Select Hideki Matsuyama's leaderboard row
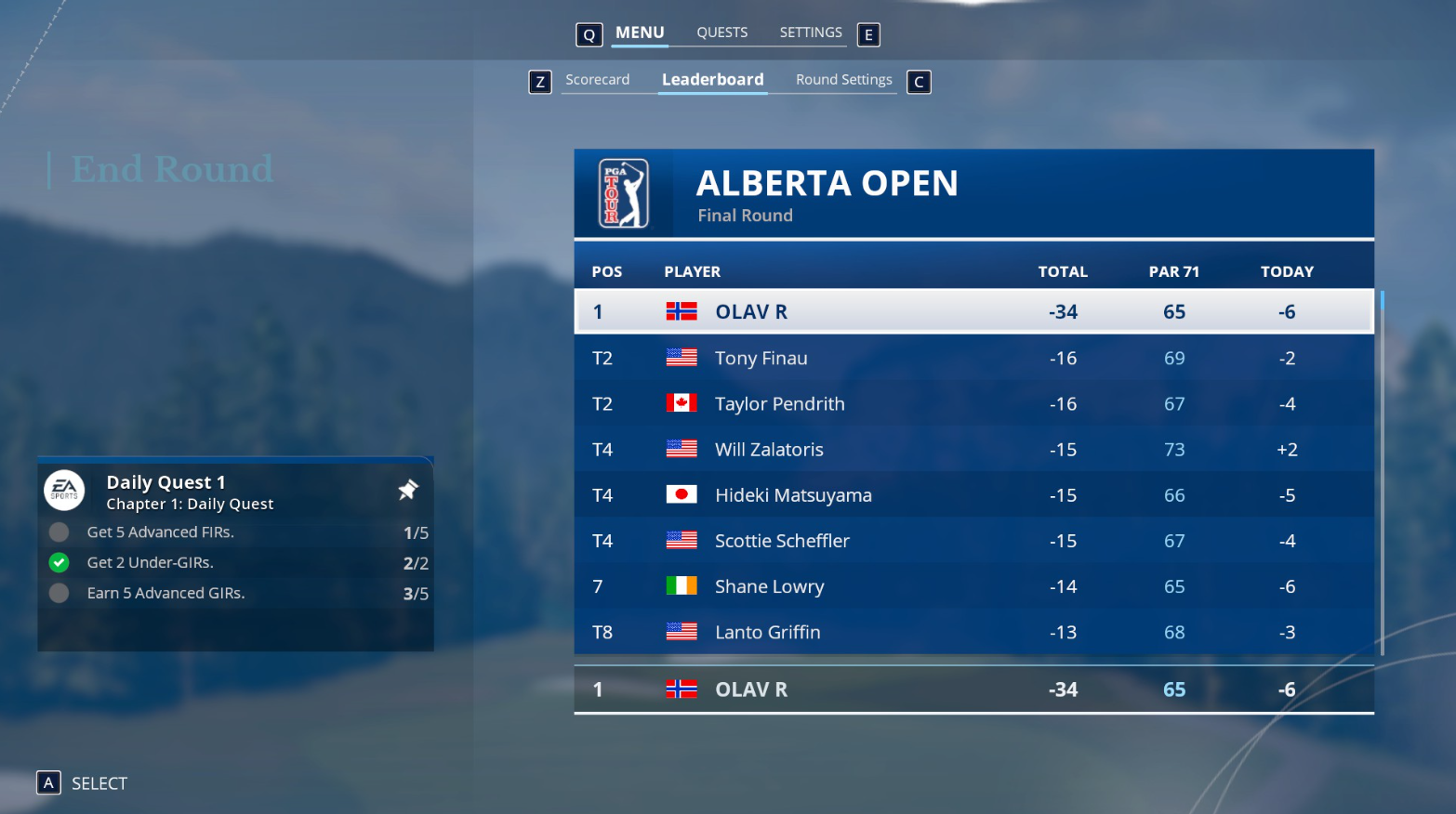 pyautogui.click(x=973, y=494)
